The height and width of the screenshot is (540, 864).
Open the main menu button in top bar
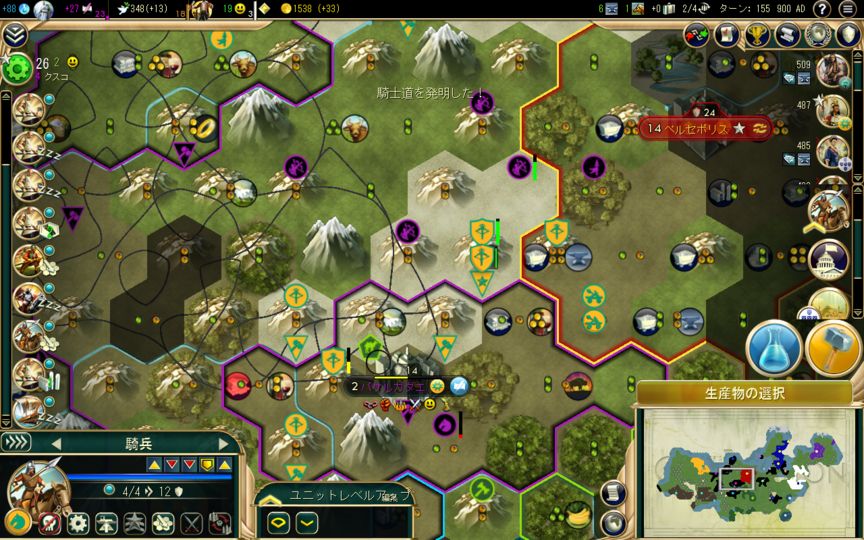[847, 8]
